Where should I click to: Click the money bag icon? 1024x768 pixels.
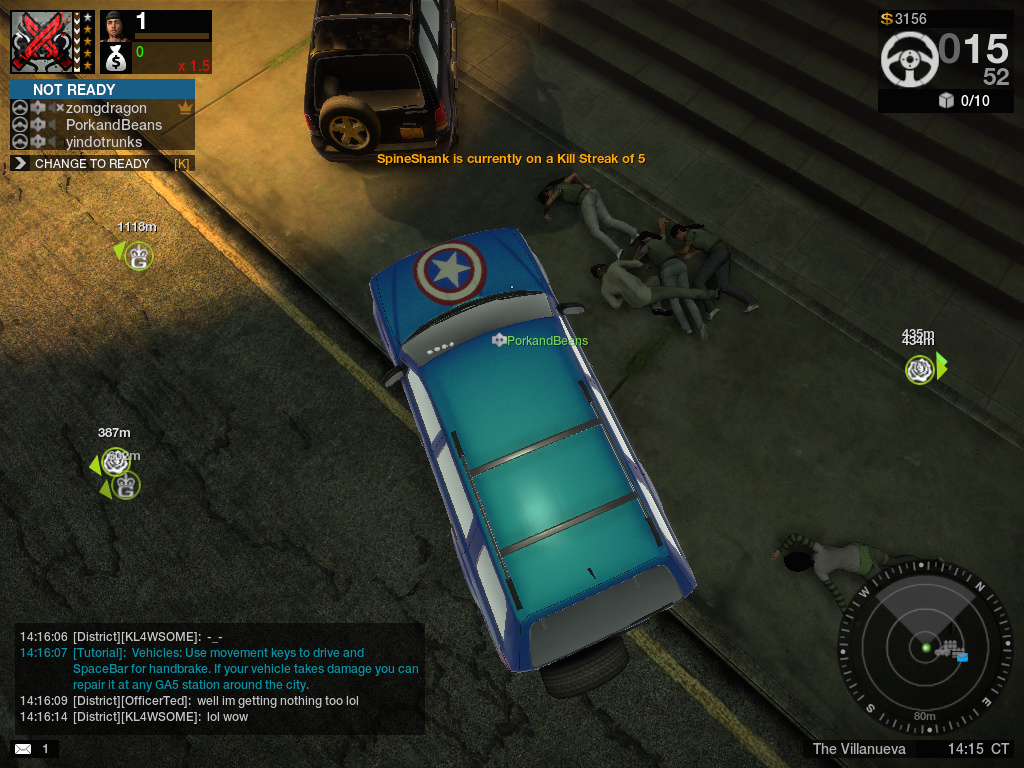(115, 59)
